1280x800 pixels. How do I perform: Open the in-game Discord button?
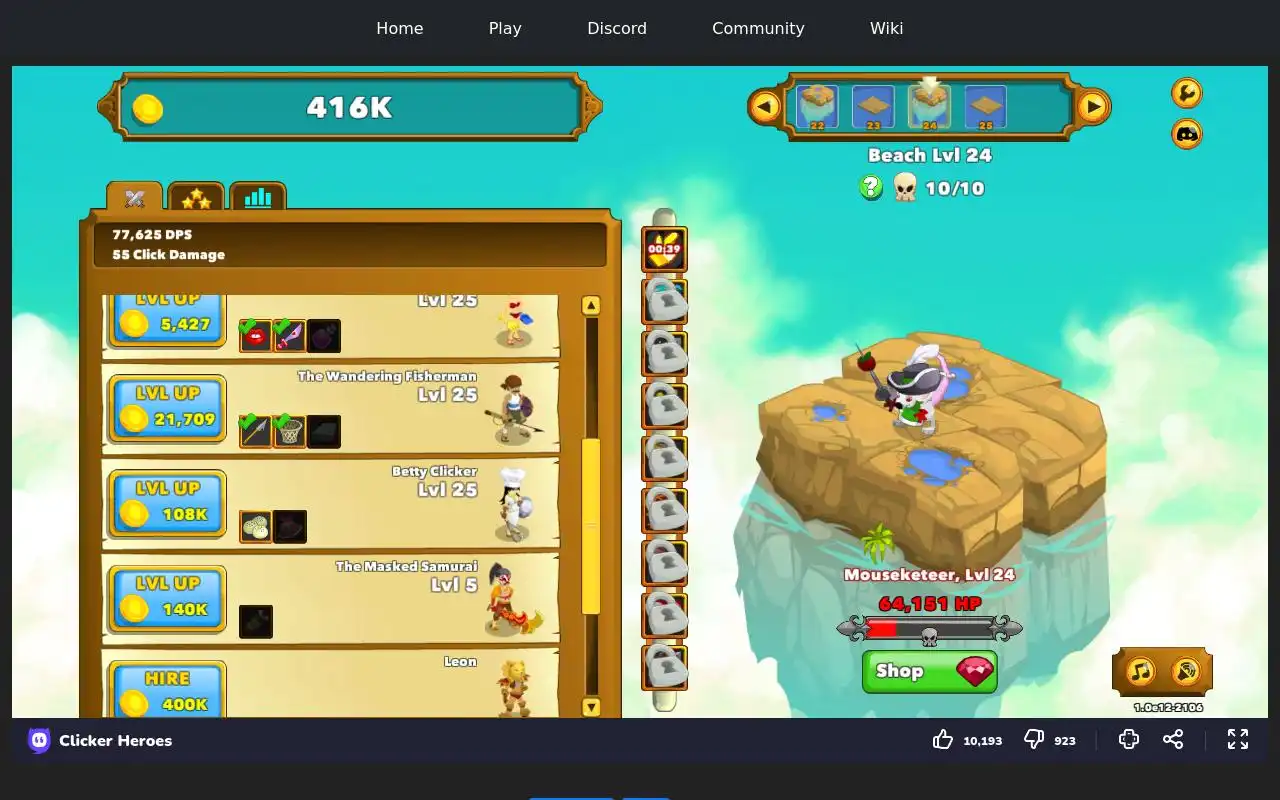point(1186,133)
